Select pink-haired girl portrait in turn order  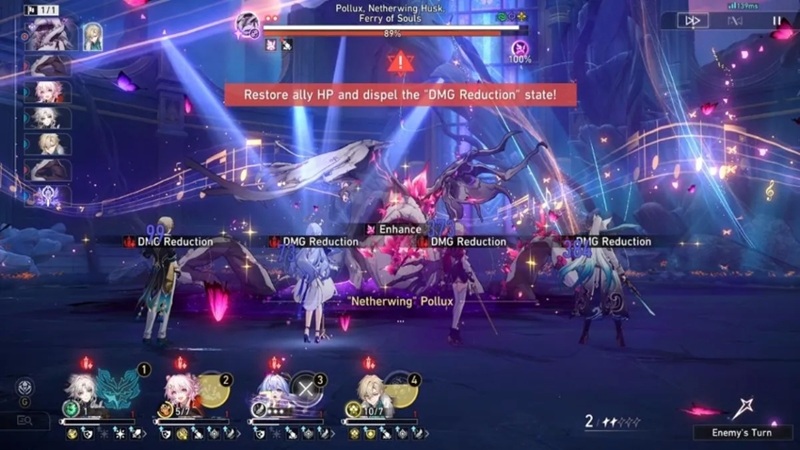pyautogui.click(x=46, y=92)
